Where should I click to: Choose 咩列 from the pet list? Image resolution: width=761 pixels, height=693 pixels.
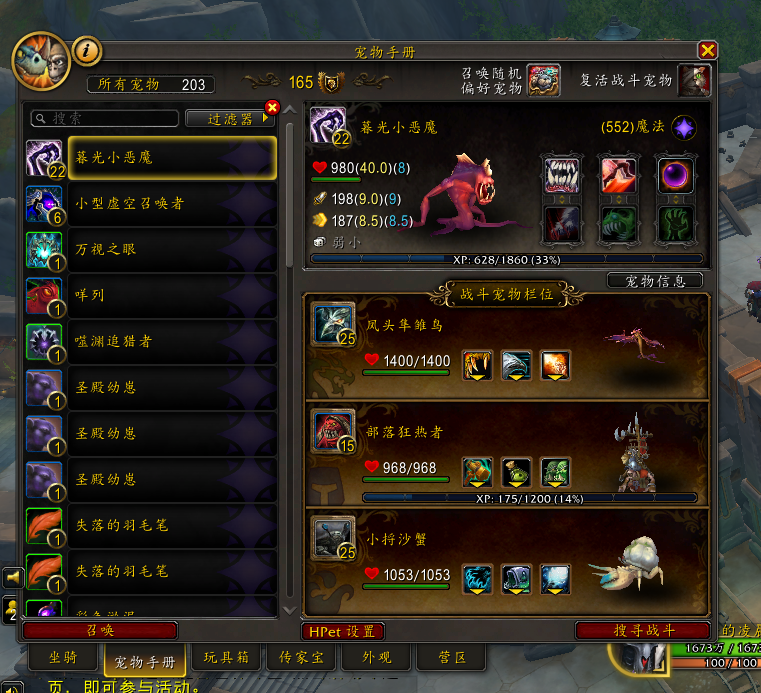coord(150,296)
